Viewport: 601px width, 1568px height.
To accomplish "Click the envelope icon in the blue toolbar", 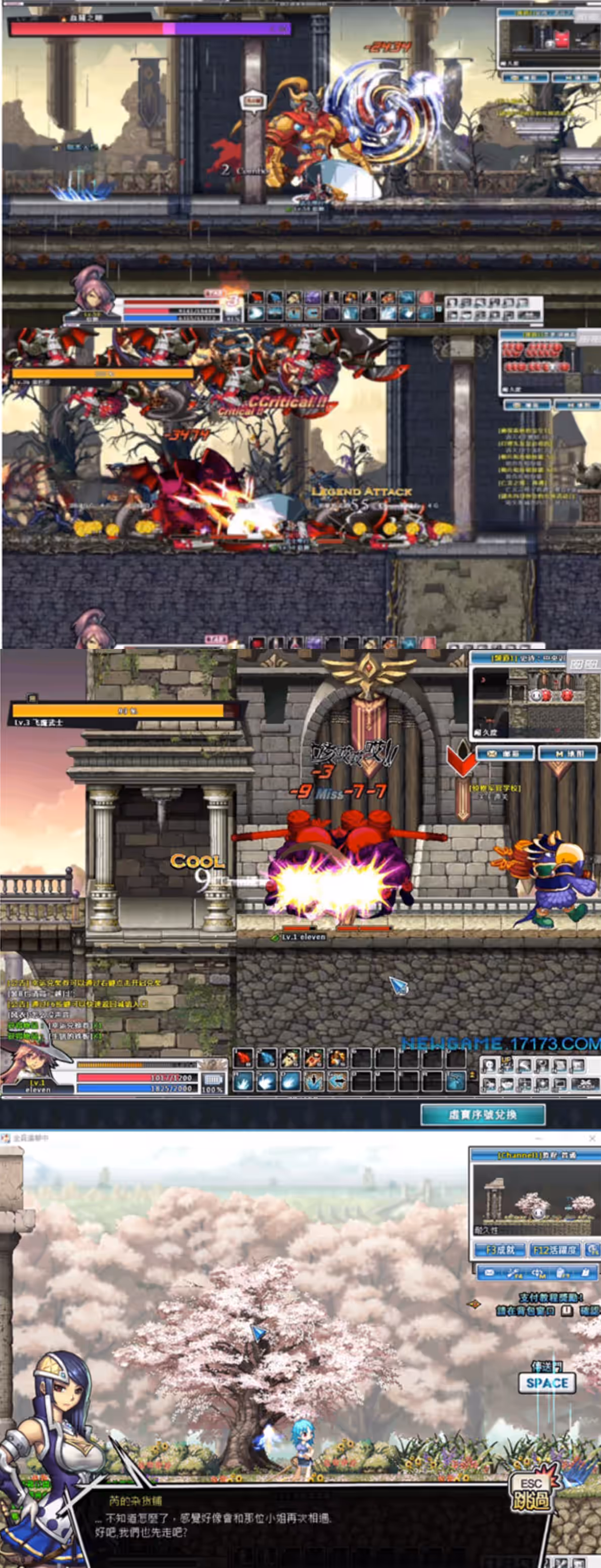I will tap(489, 1272).
